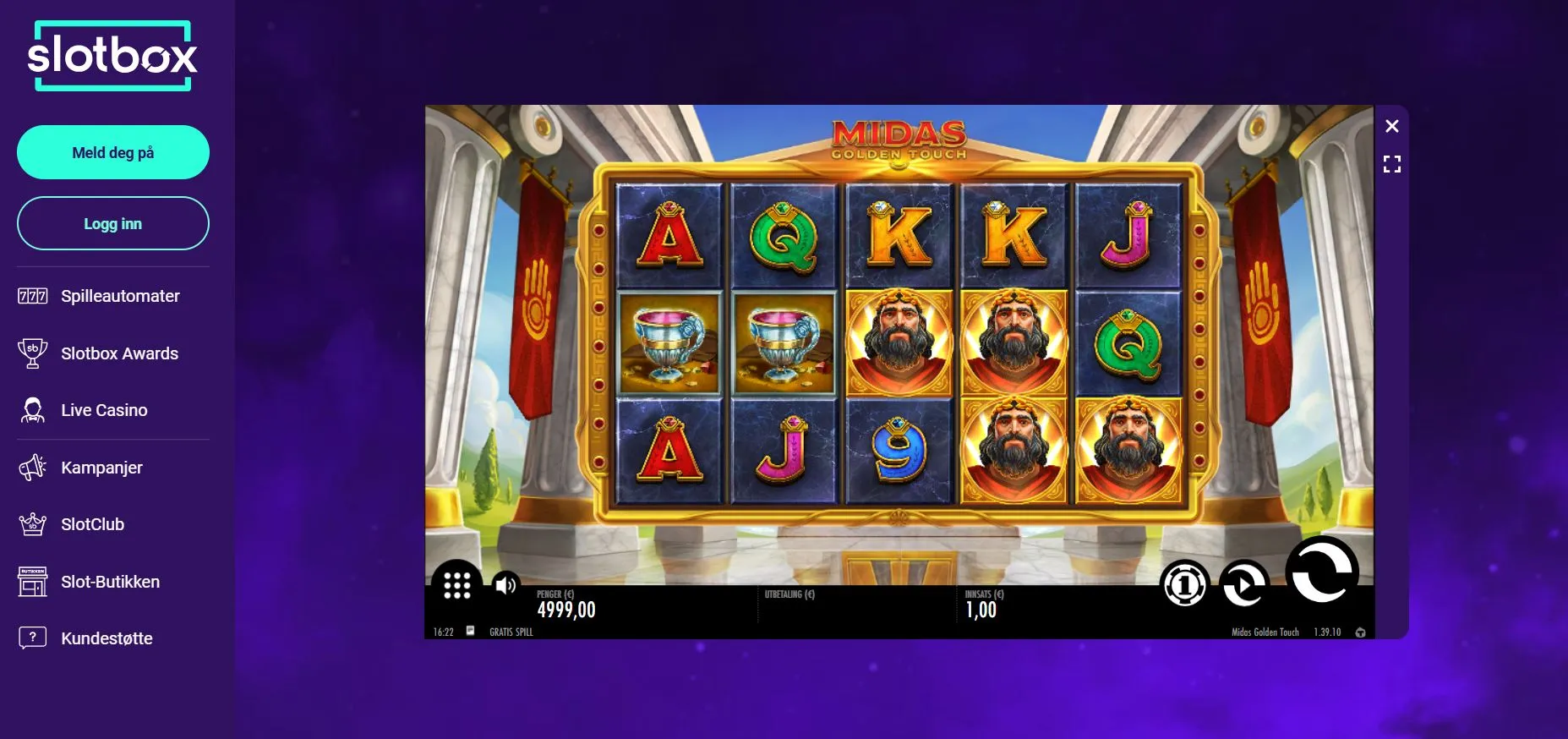The height and width of the screenshot is (739, 1568).
Task: Click the Kundestøtte chat bubble icon
Action: pyautogui.click(x=32, y=638)
